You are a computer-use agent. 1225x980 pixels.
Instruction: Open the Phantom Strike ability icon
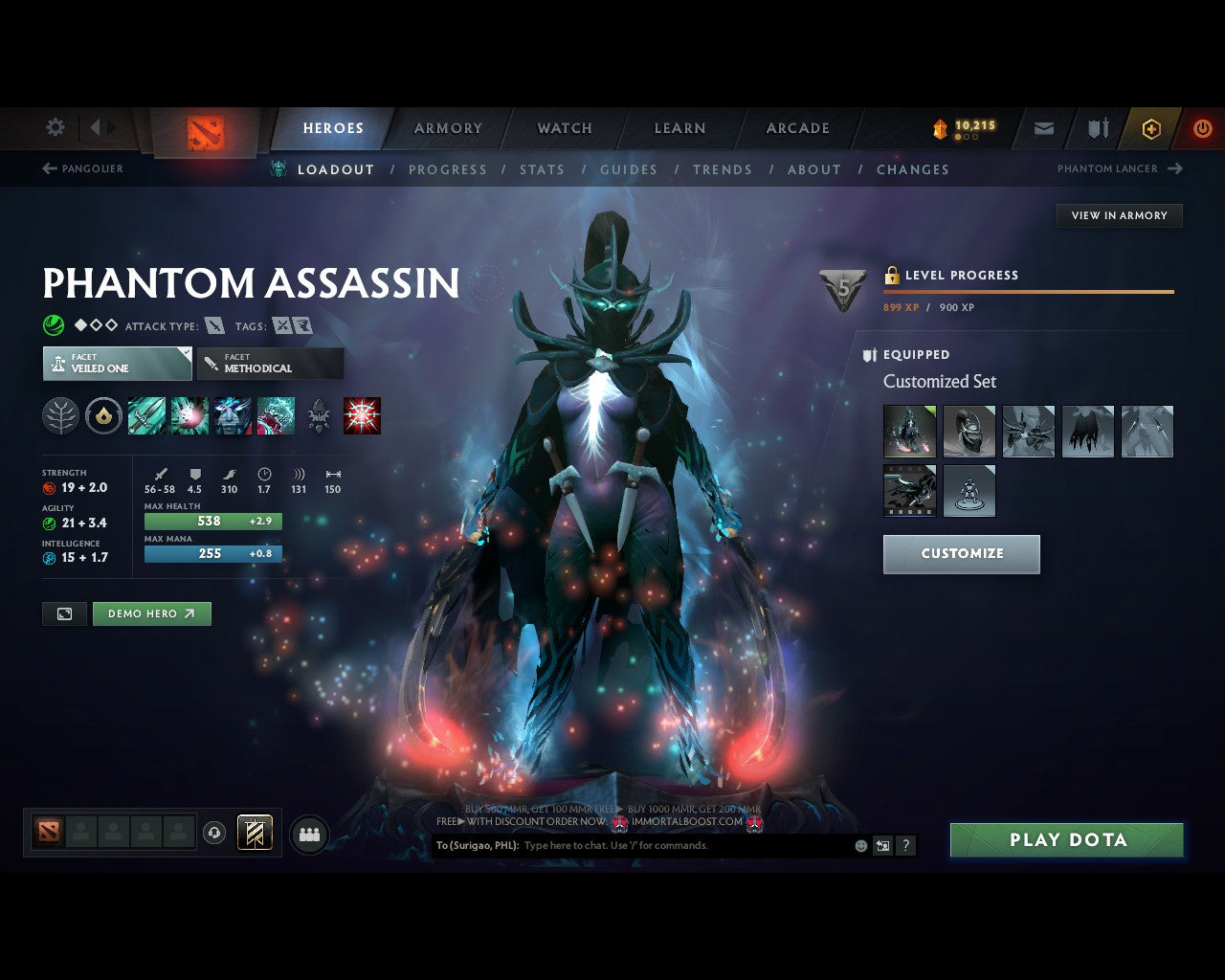coord(189,414)
